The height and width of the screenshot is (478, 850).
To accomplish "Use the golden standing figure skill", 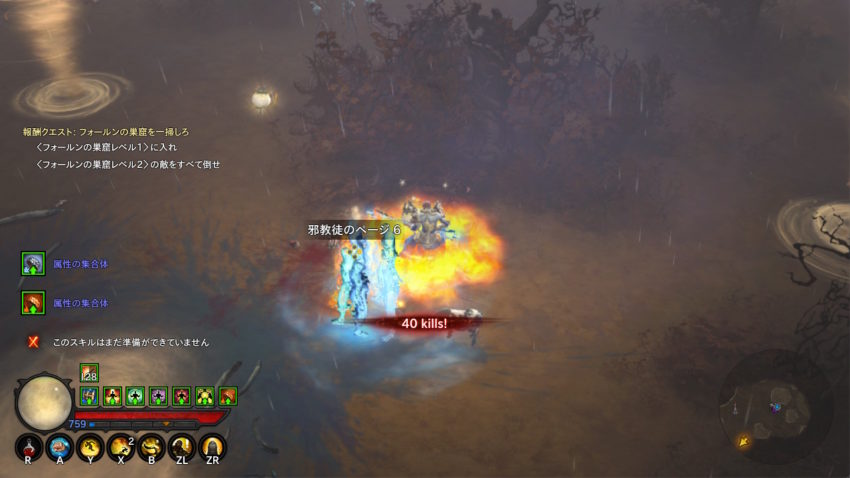I will (x=182, y=447).
